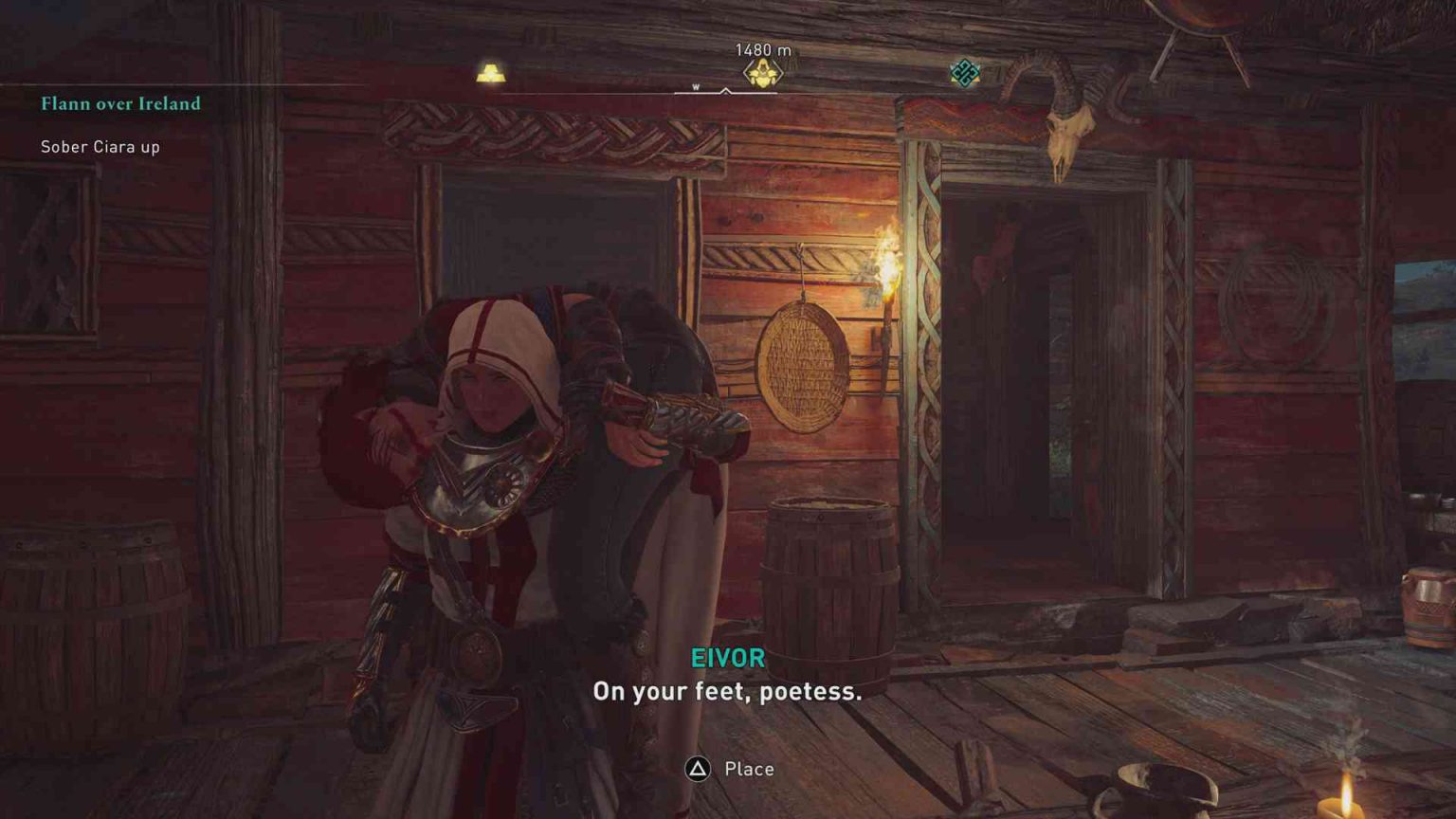The image size is (1456, 819).
Task: Select the quest title Flann over Ireland
Action: (119, 104)
